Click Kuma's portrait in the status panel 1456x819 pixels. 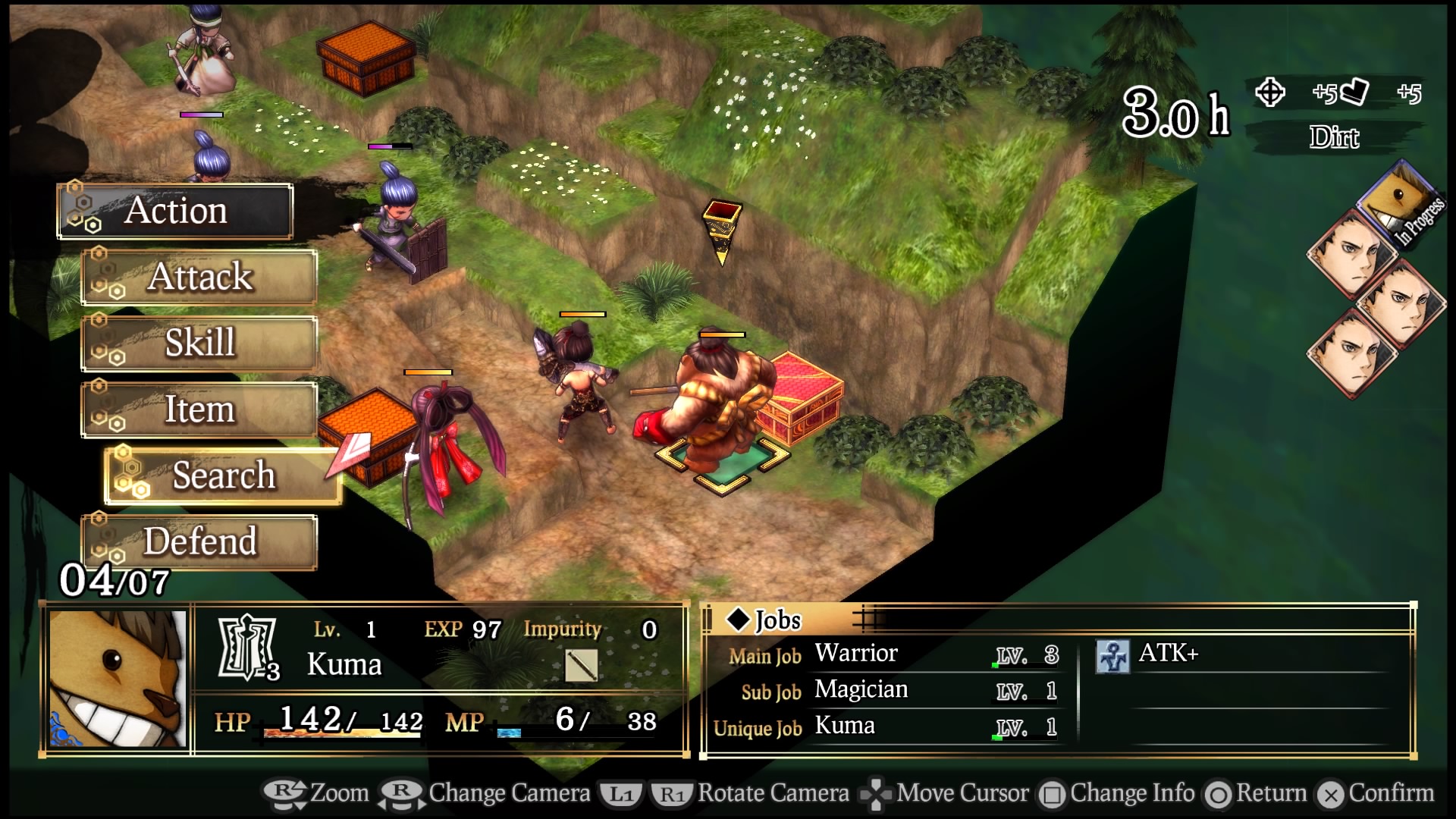coord(118,679)
